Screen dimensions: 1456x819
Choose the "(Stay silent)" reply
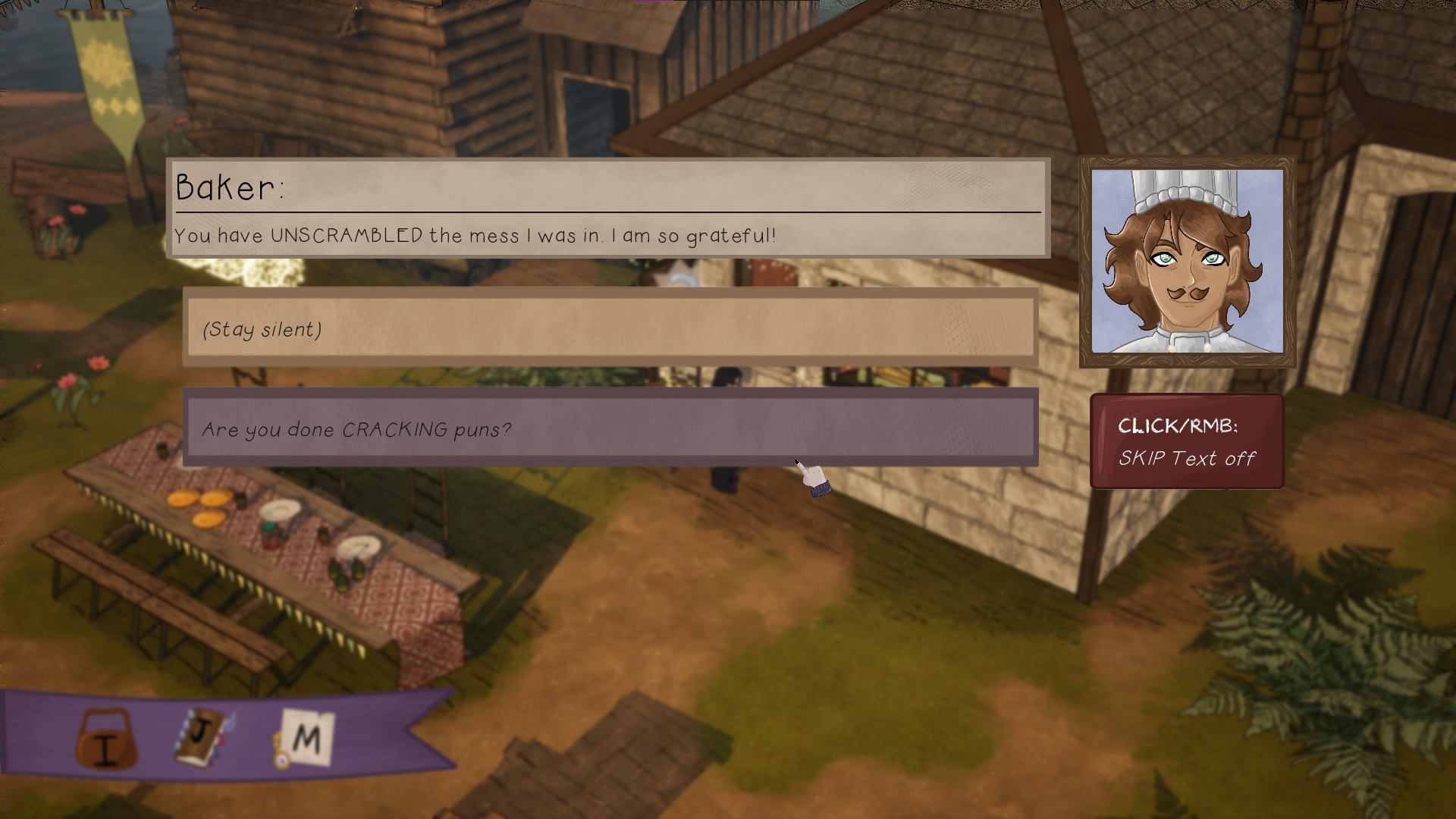click(610, 328)
